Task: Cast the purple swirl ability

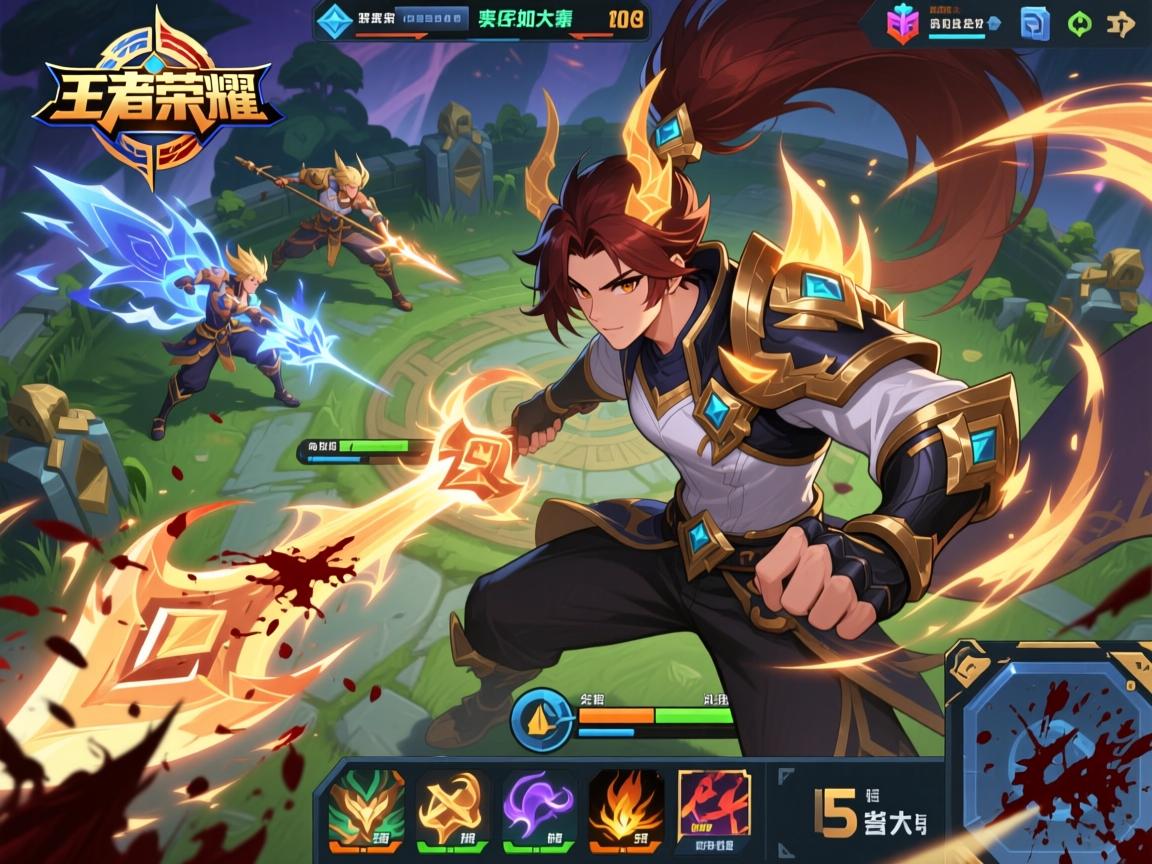Action: pos(538,806)
